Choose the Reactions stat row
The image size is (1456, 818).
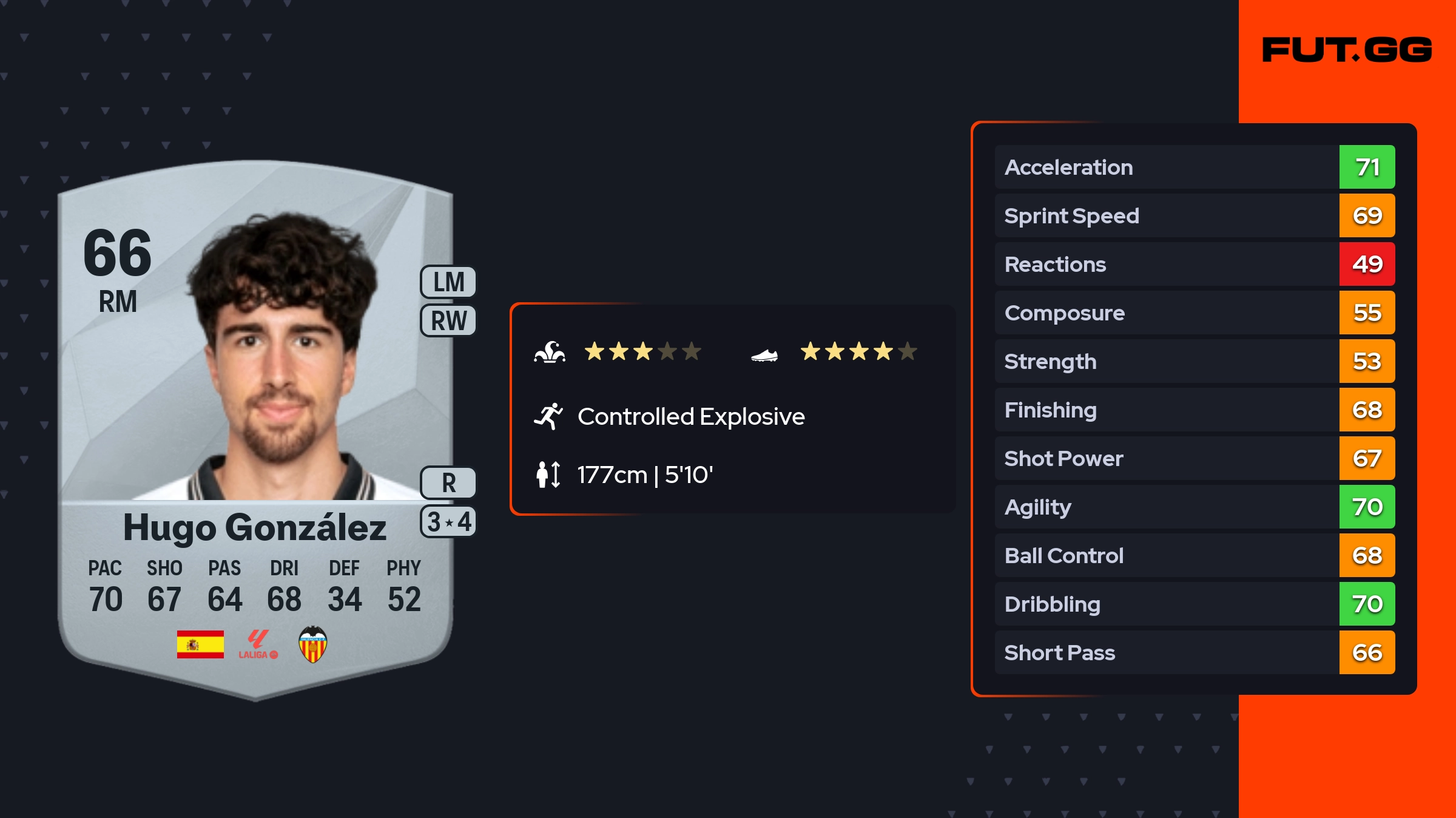click(1194, 264)
